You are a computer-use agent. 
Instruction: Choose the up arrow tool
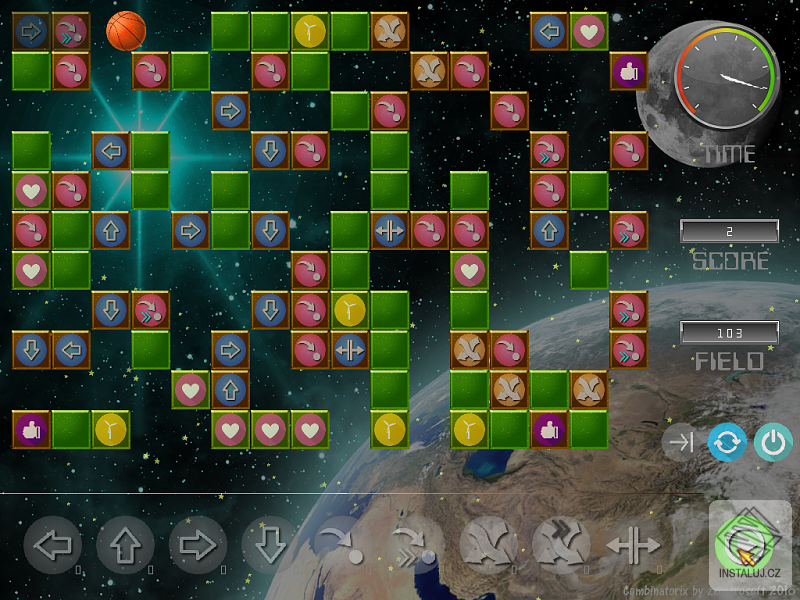[125, 546]
